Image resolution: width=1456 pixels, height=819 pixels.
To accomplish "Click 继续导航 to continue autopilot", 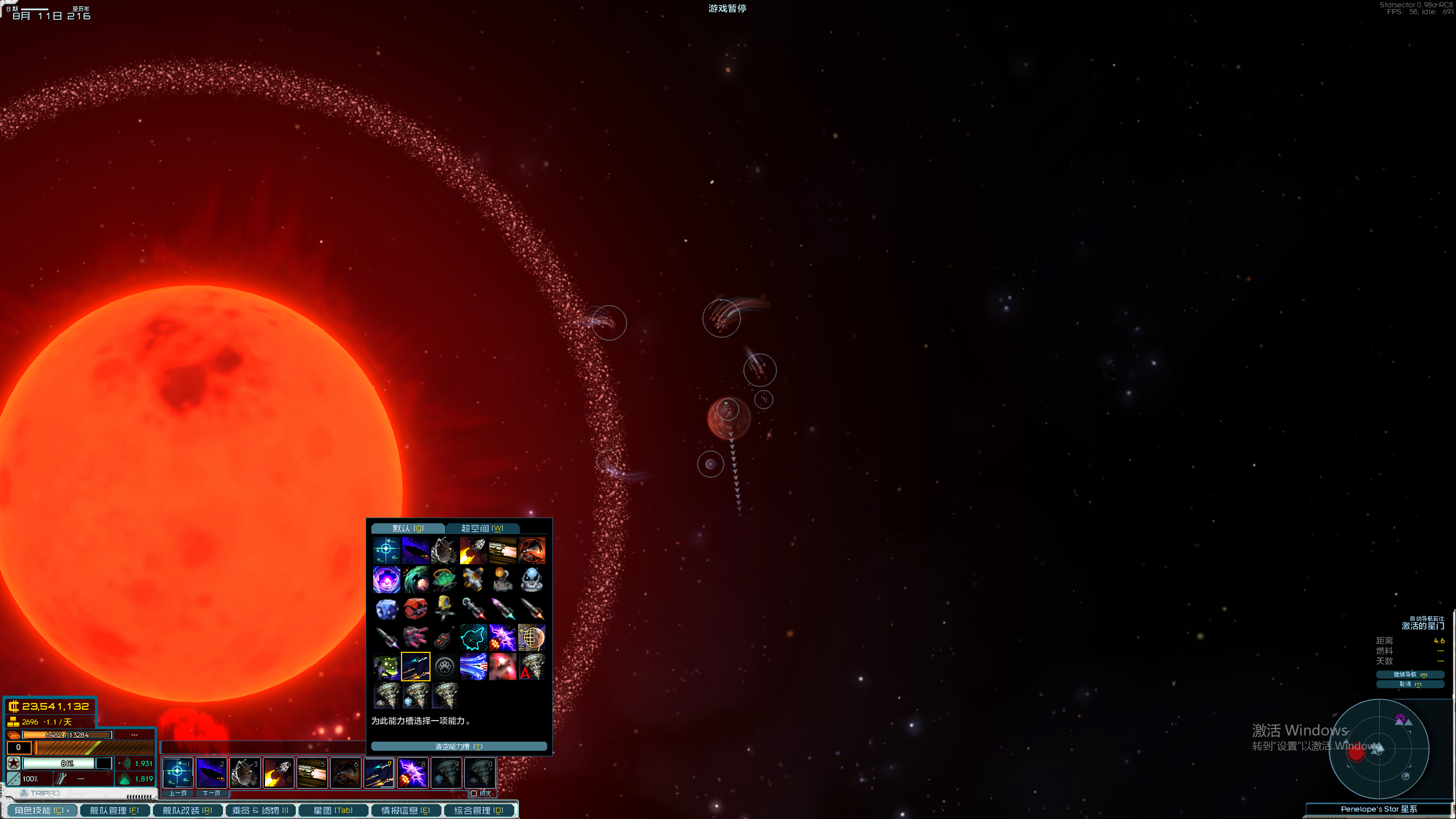I will pyautogui.click(x=1409, y=675).
